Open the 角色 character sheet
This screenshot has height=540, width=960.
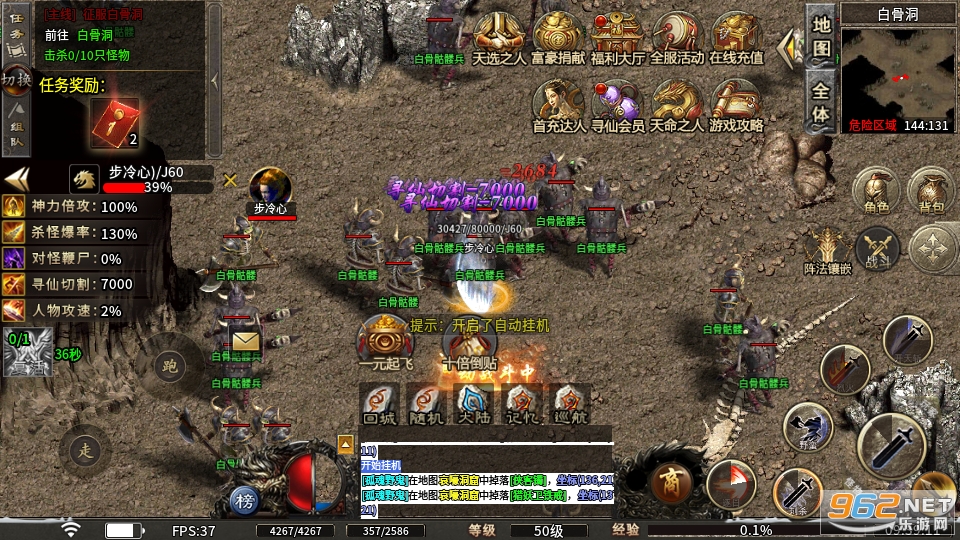tap(876, 190)
